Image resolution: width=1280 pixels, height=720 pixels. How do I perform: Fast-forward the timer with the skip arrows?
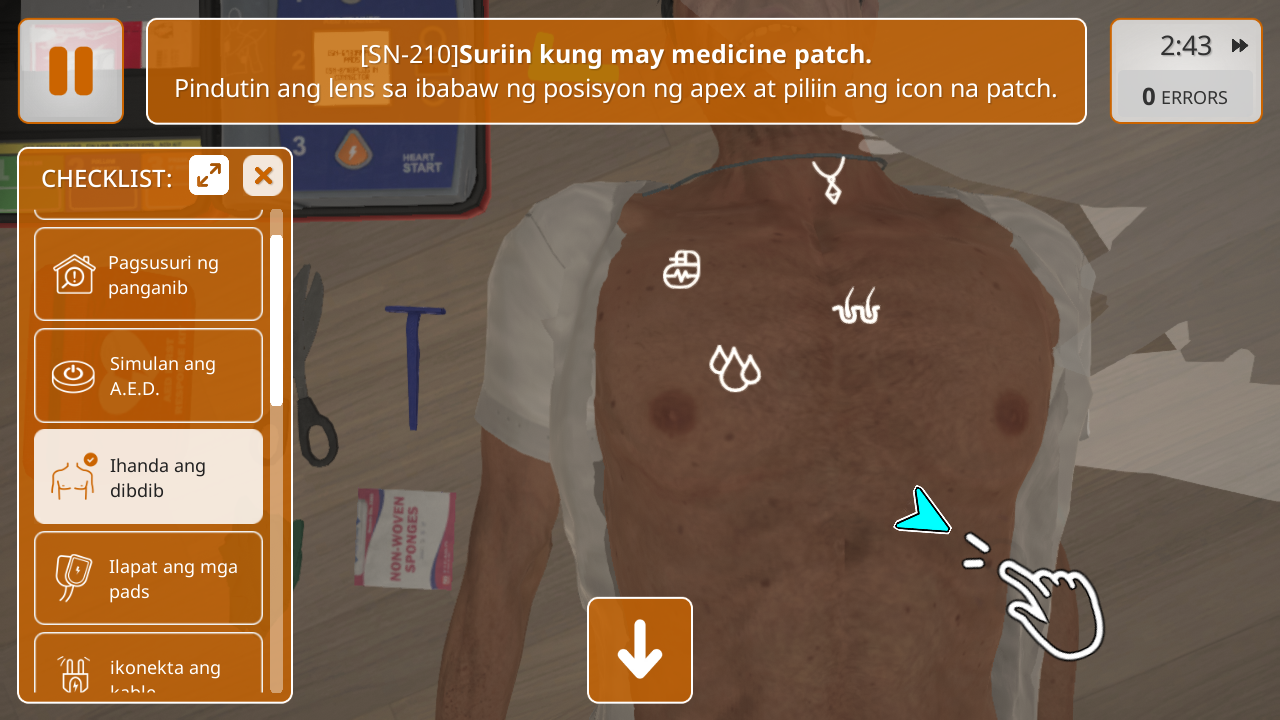(x=1240, y=46)
